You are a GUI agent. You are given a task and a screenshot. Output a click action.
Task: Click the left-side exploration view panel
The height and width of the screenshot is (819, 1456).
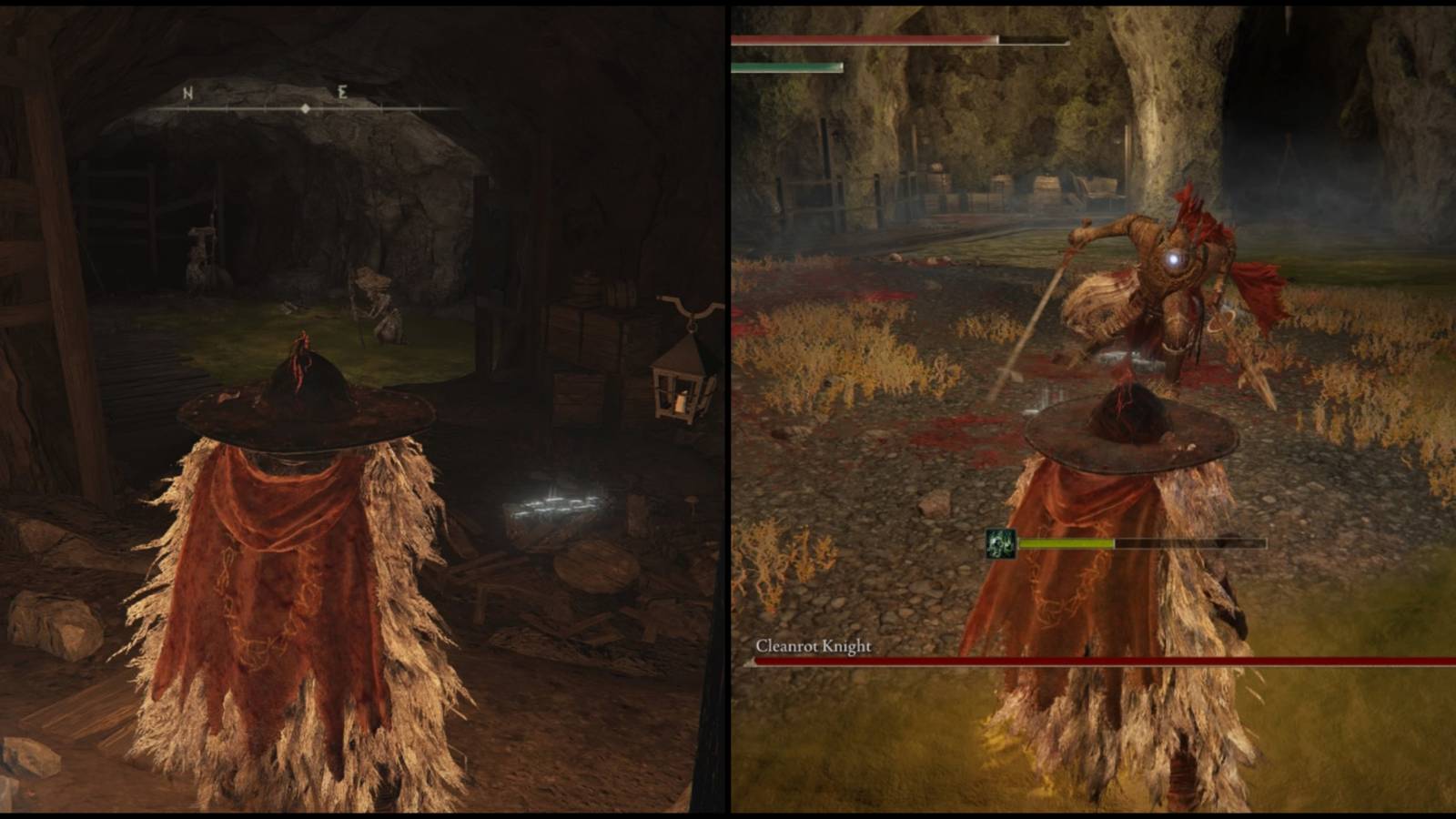click(364, 409)
